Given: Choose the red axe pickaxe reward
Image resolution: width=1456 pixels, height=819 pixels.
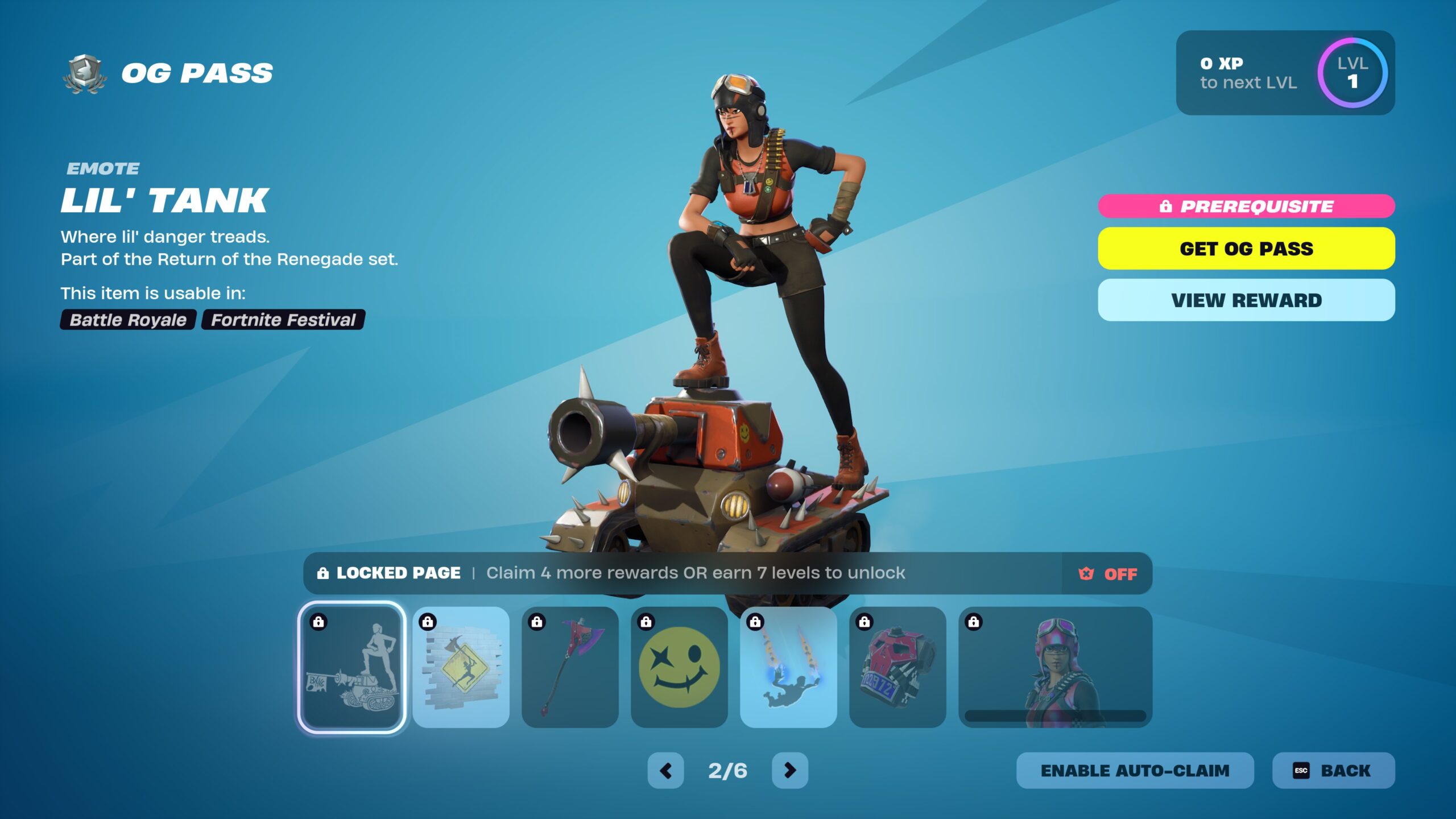Looking at the screenshot, I should pyautogui.click(x=570, y=667).
